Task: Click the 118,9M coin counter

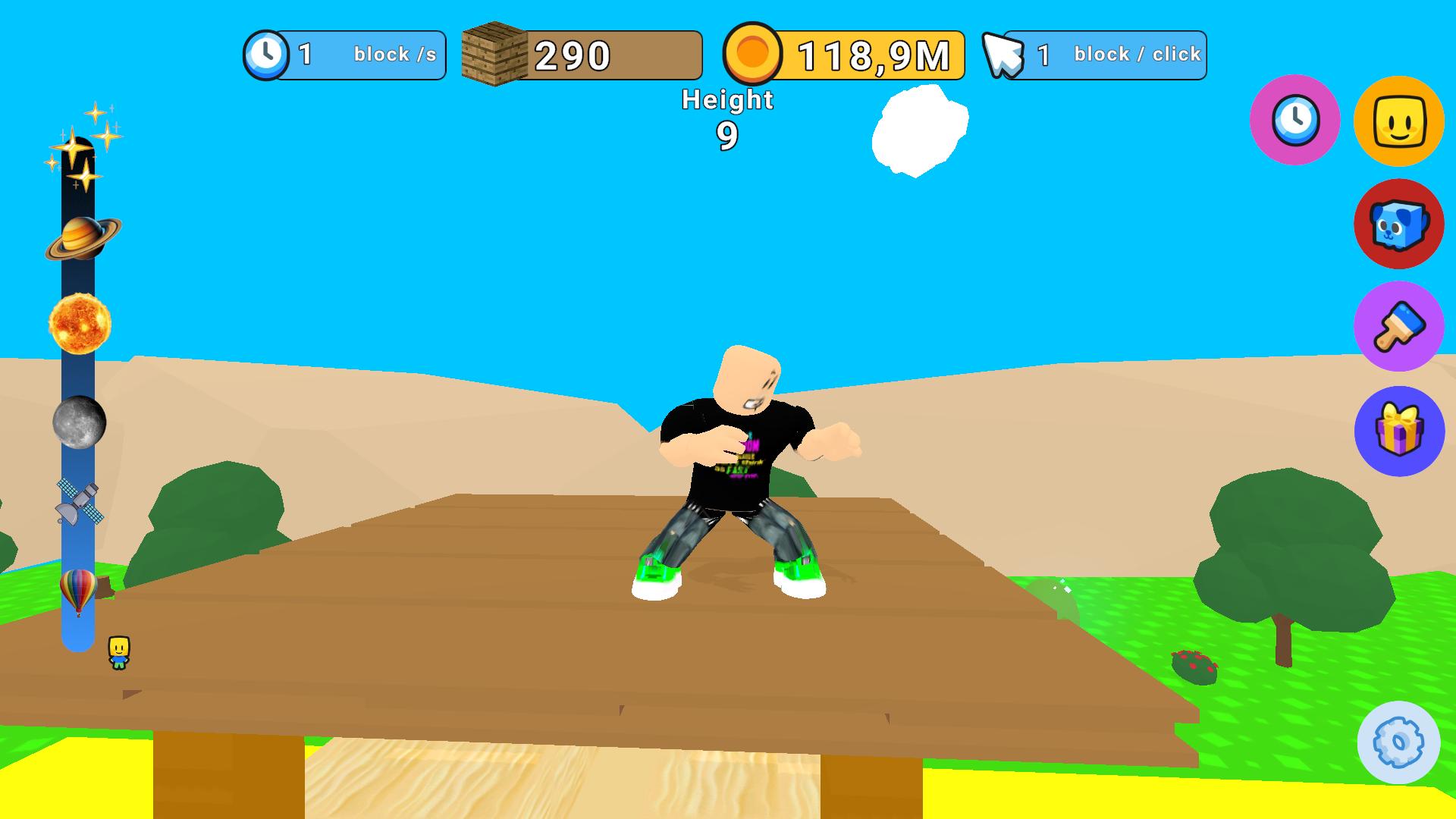Action: [874, 54]
